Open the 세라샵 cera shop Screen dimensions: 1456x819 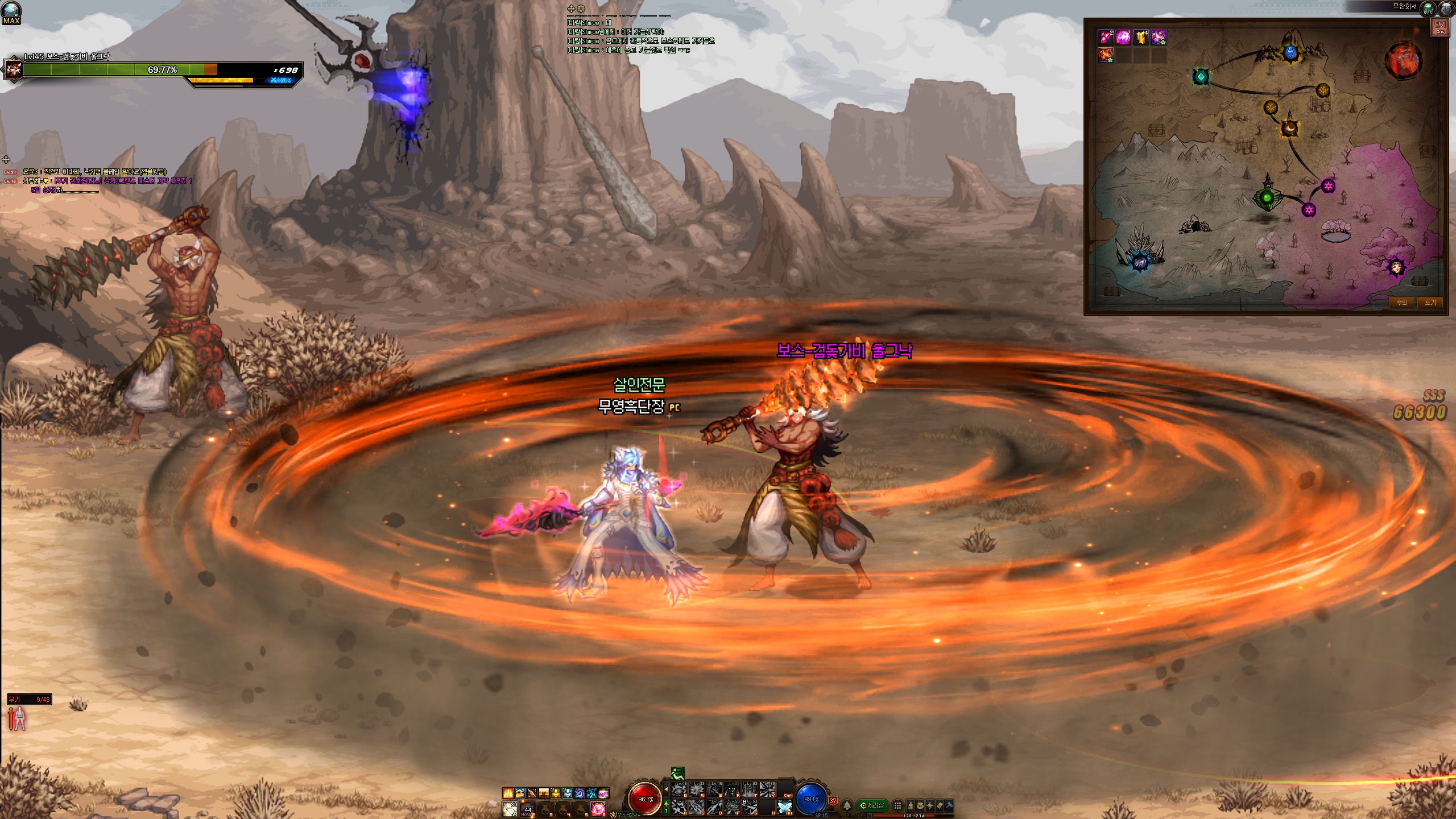point(872,805)
